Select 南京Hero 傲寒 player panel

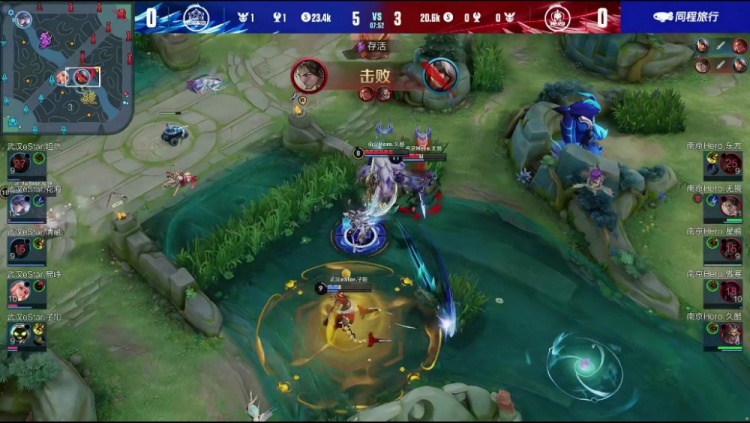click(722, 290)
